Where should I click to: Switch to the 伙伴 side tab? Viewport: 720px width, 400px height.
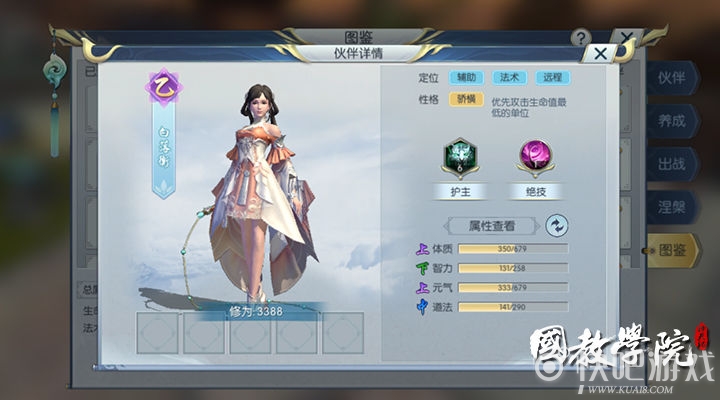point(671,78)
